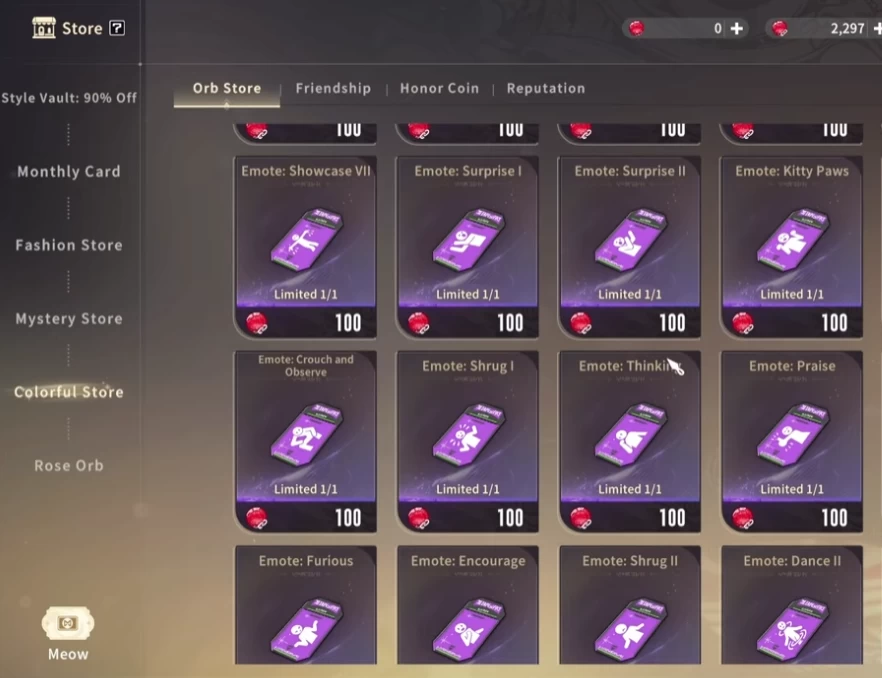
Task: Select the Colorful Store category
Action: coord(69,392)
